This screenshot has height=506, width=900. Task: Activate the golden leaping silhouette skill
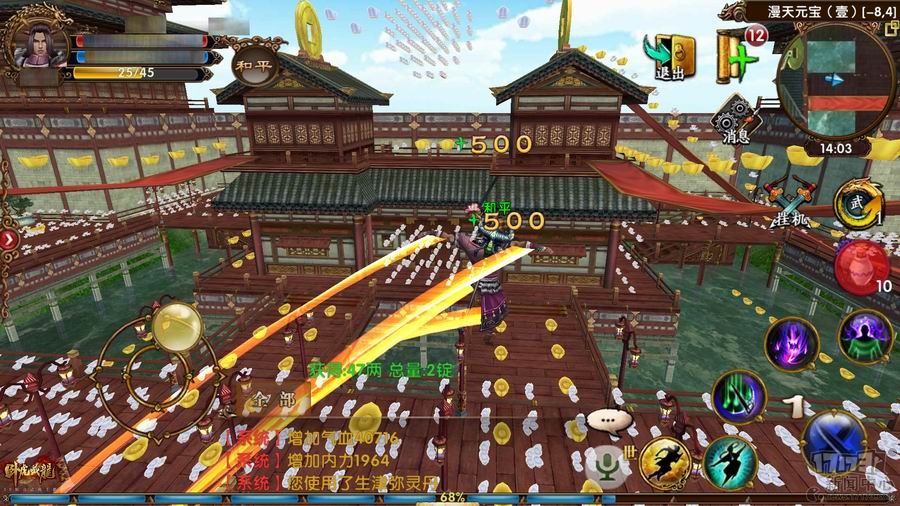pos(667,463)
